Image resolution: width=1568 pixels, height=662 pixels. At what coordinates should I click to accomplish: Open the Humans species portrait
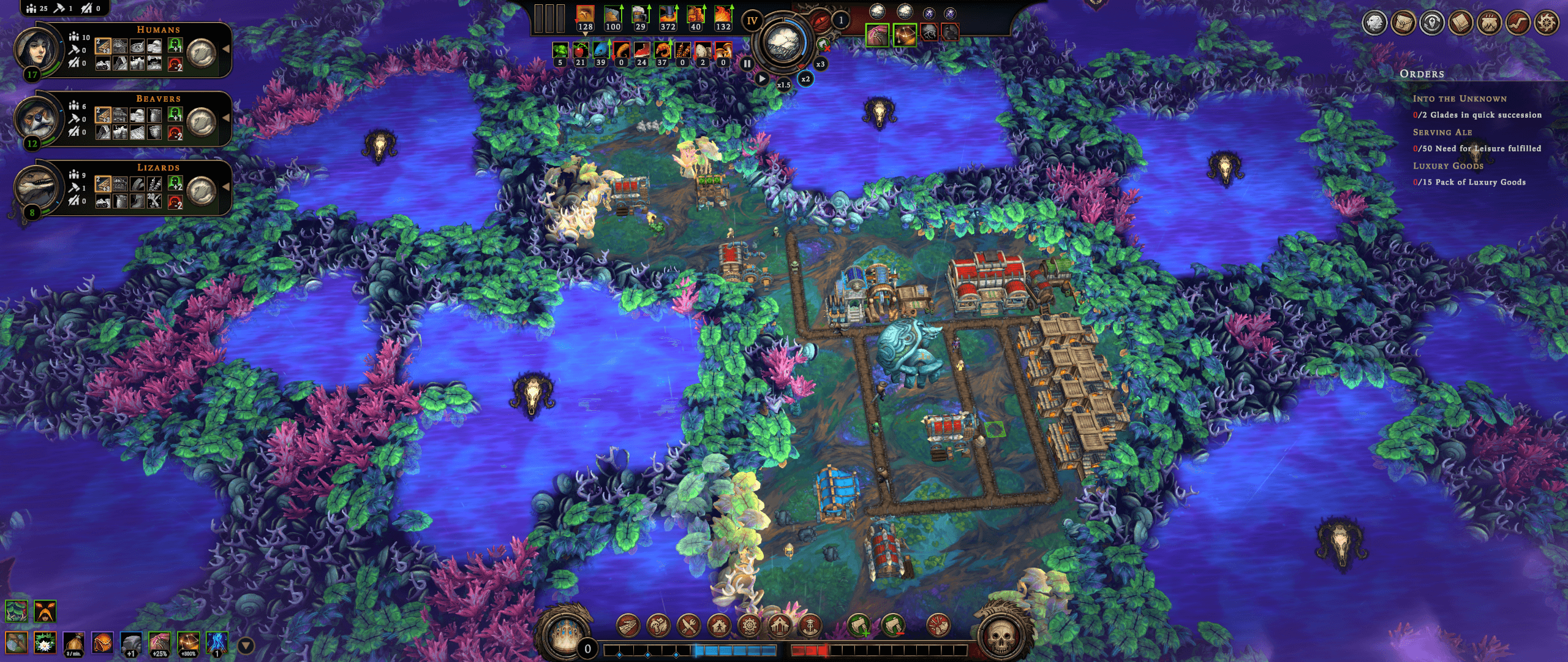[x=37, y=49]
